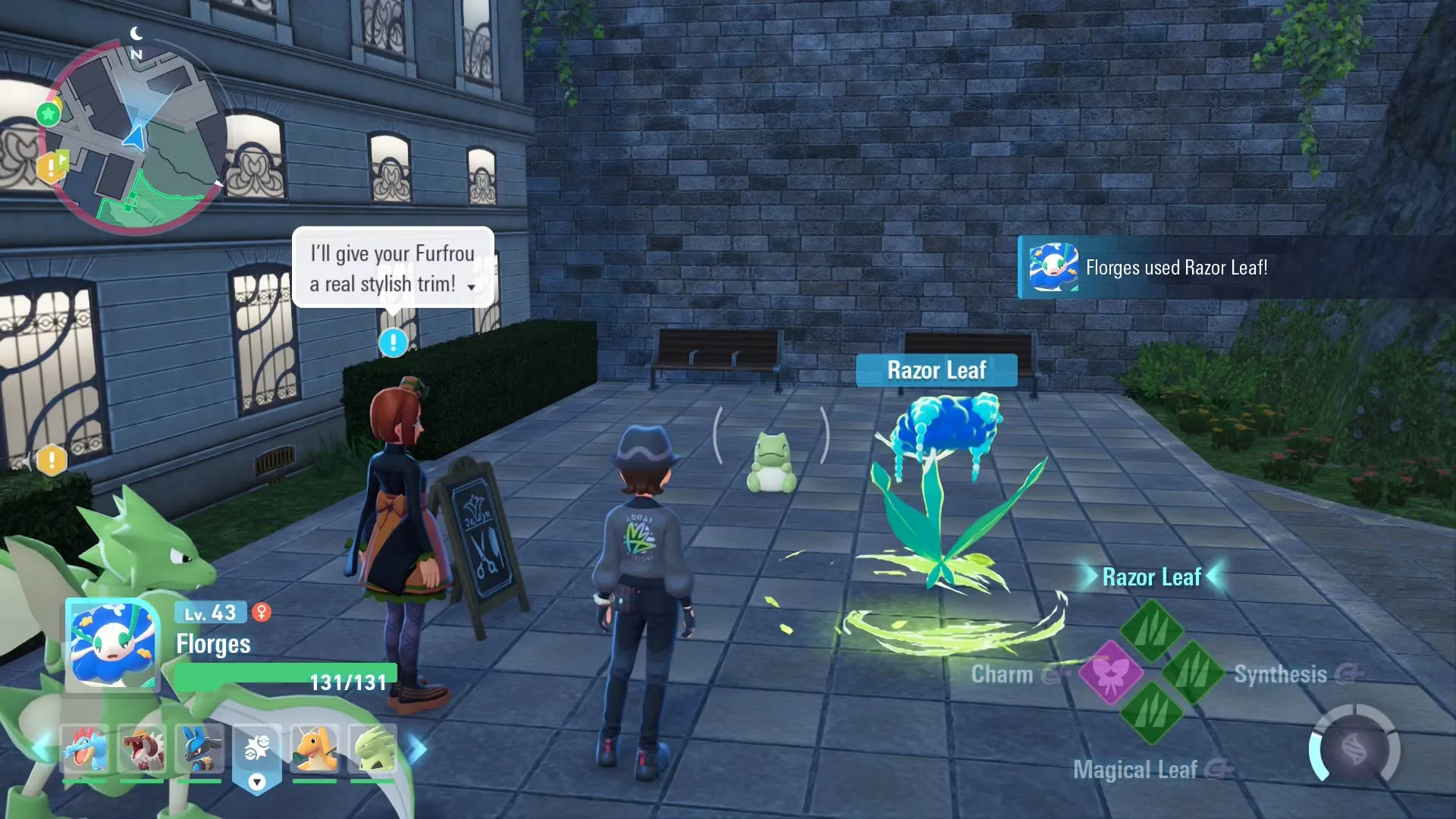Viewport: 1456px width, 819px height.
Task: Switch to Lucario in party bar
Action: tap(199, 749)
